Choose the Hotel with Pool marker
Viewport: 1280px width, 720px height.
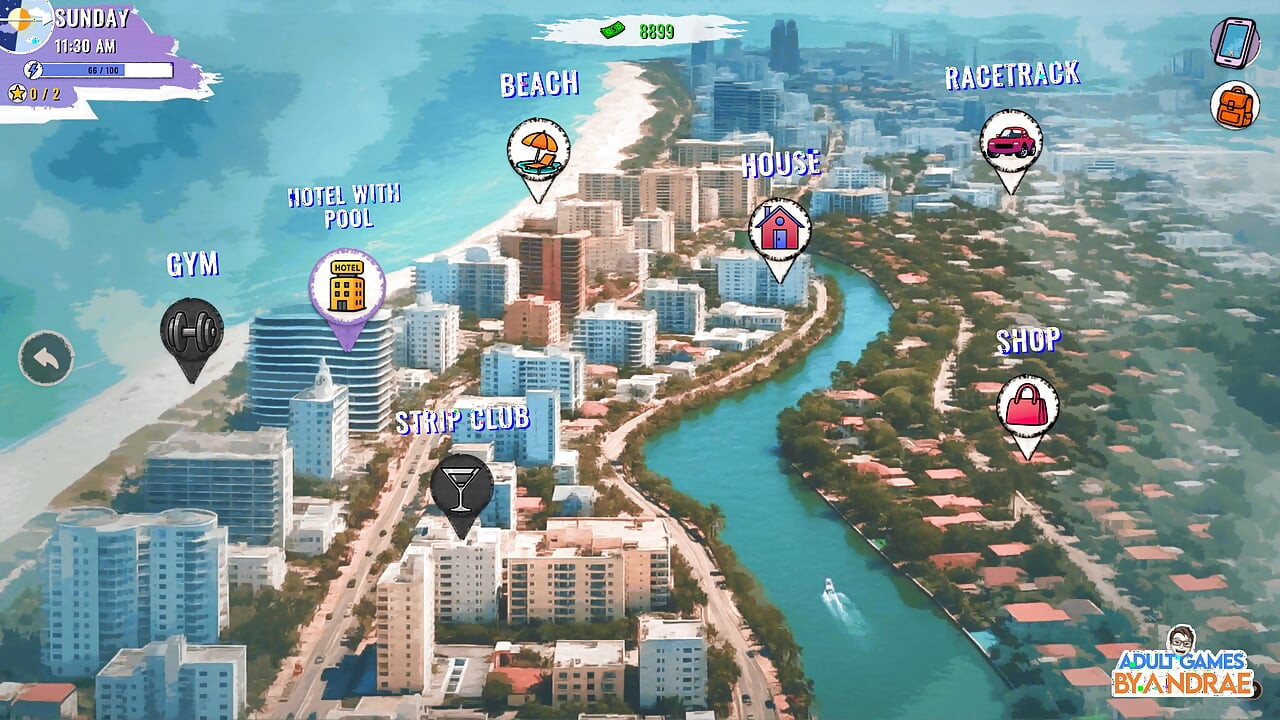347,286
